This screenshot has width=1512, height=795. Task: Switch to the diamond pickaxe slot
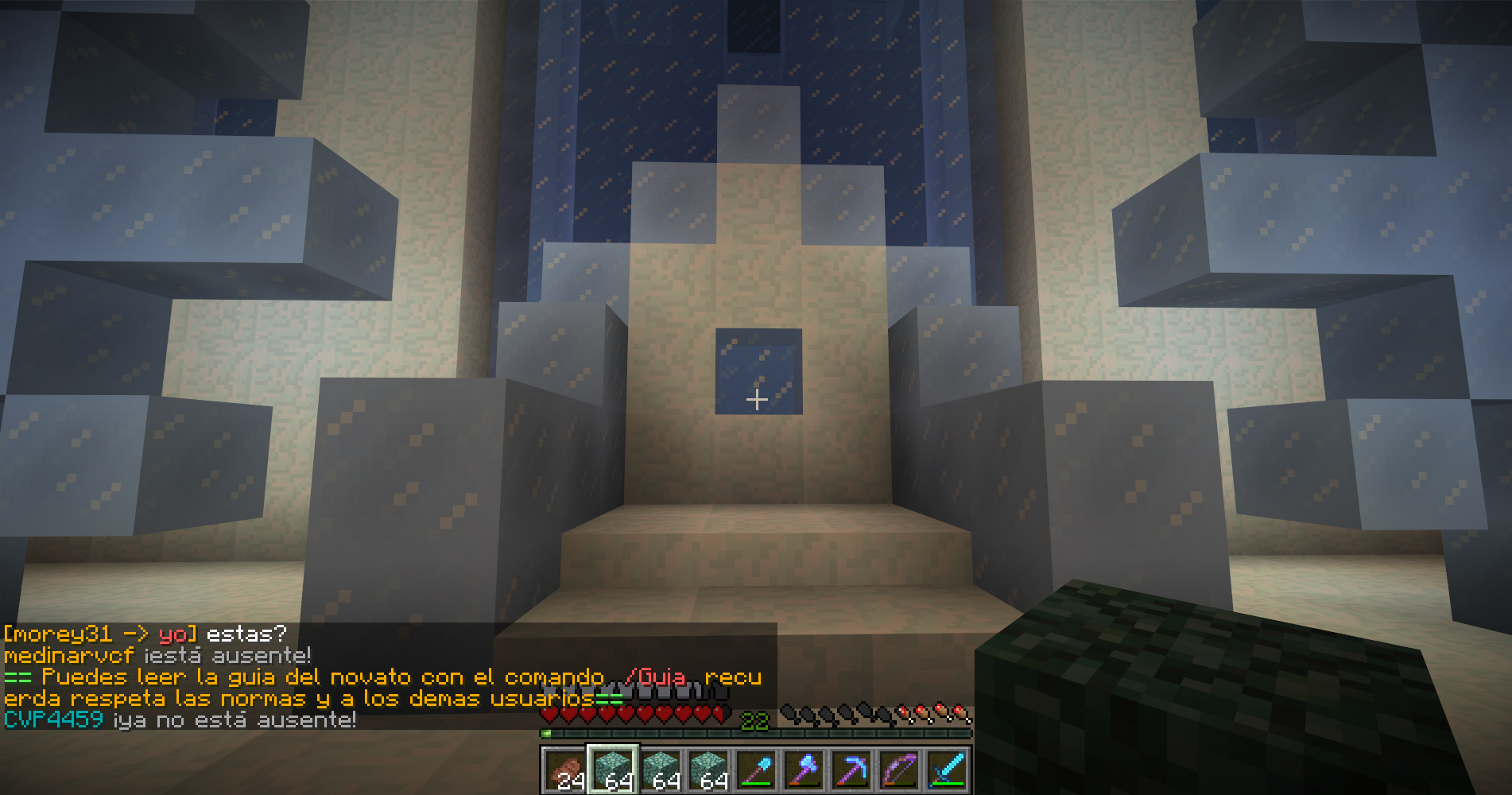[x=851, y=770]
